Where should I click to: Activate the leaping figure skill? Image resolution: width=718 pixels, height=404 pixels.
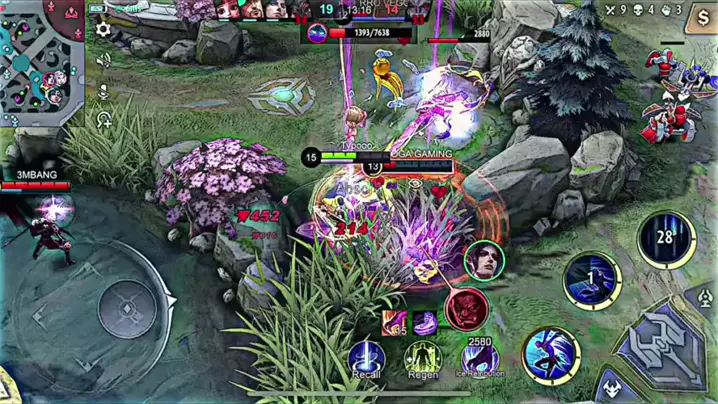pyautogui.click(x=549, y=352)
